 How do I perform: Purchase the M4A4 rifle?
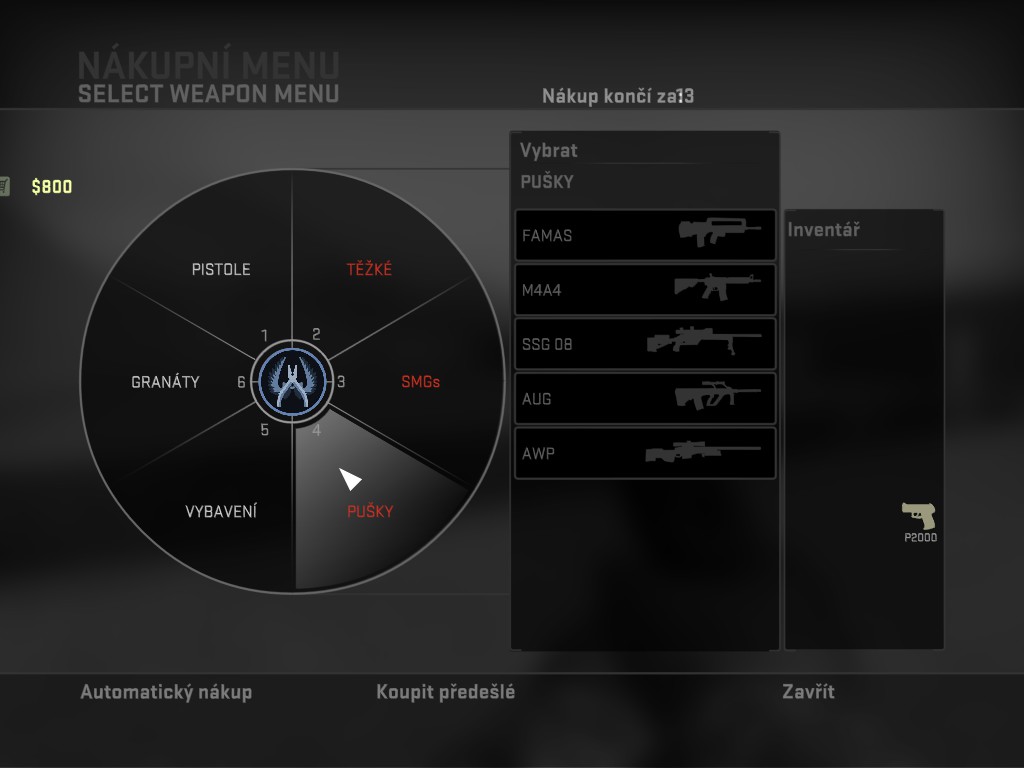645,290
